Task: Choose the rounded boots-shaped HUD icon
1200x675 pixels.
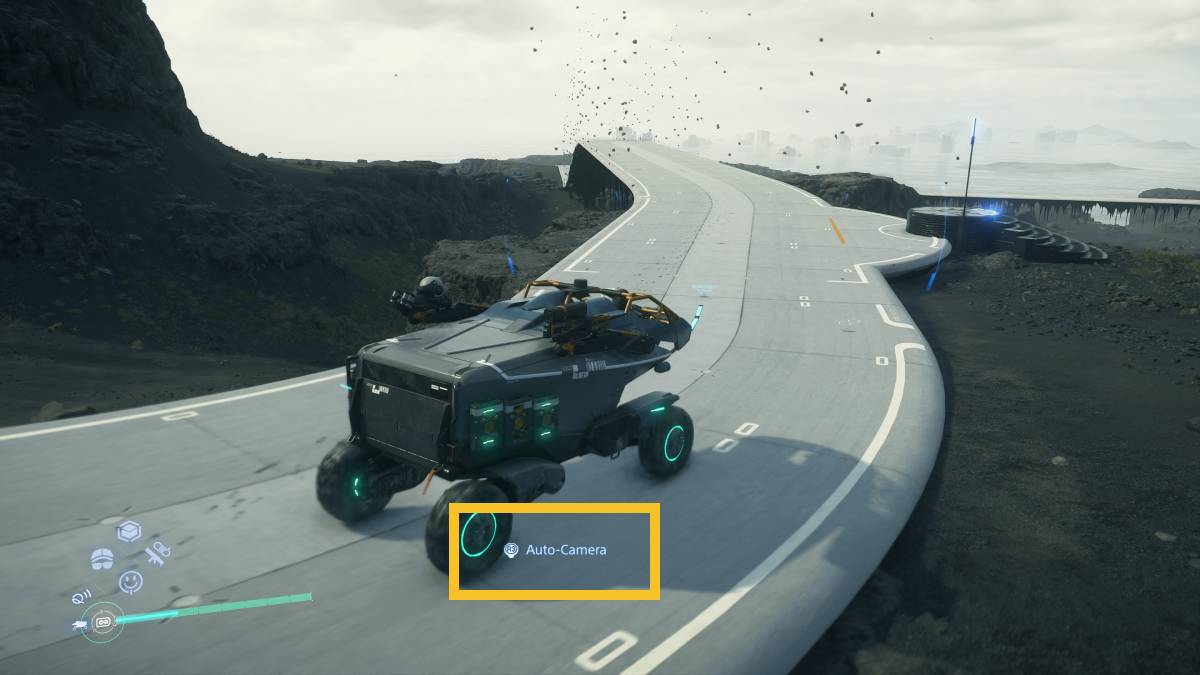Action: 102,559
